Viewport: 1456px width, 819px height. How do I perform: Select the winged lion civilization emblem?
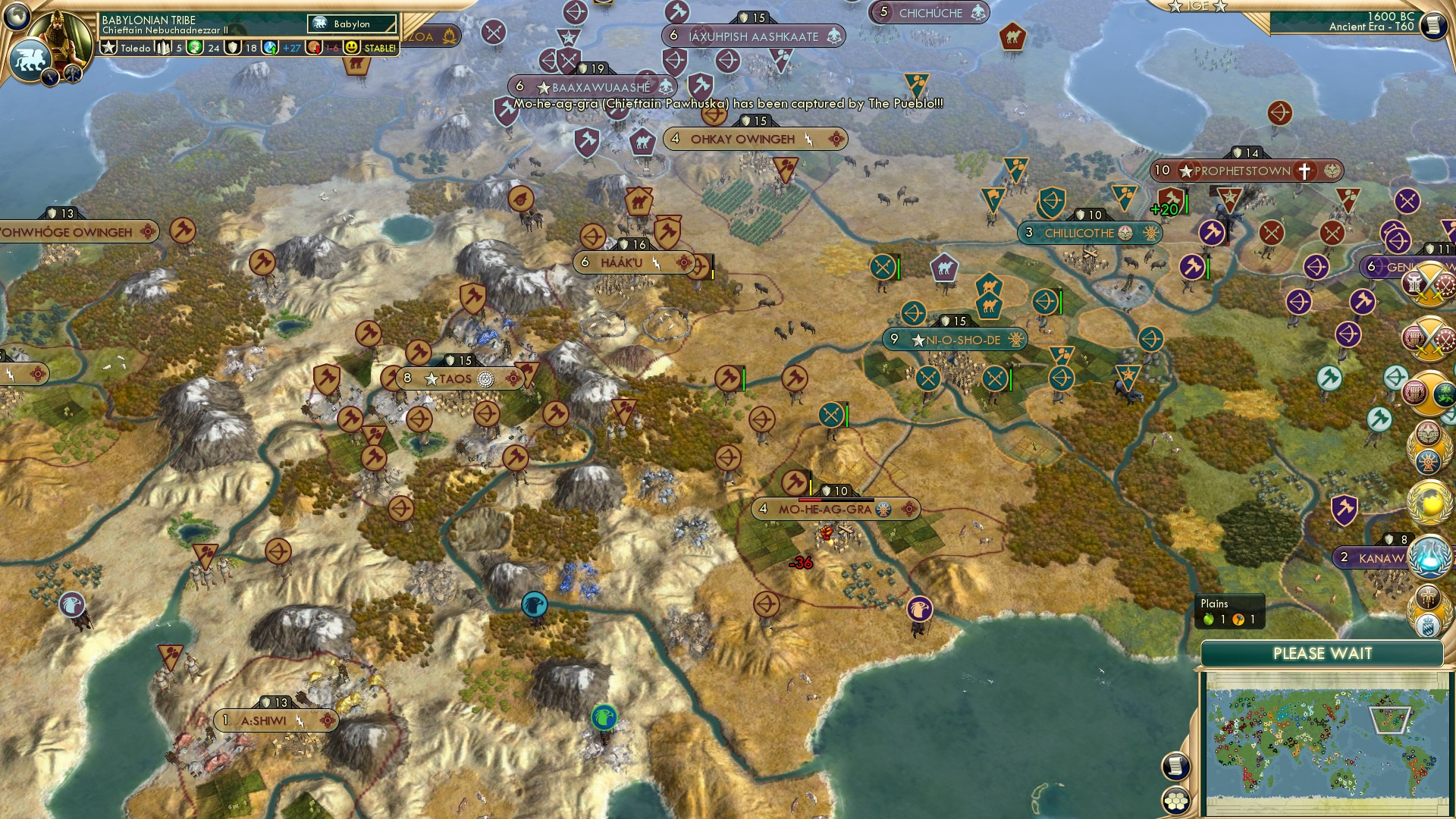30,59
